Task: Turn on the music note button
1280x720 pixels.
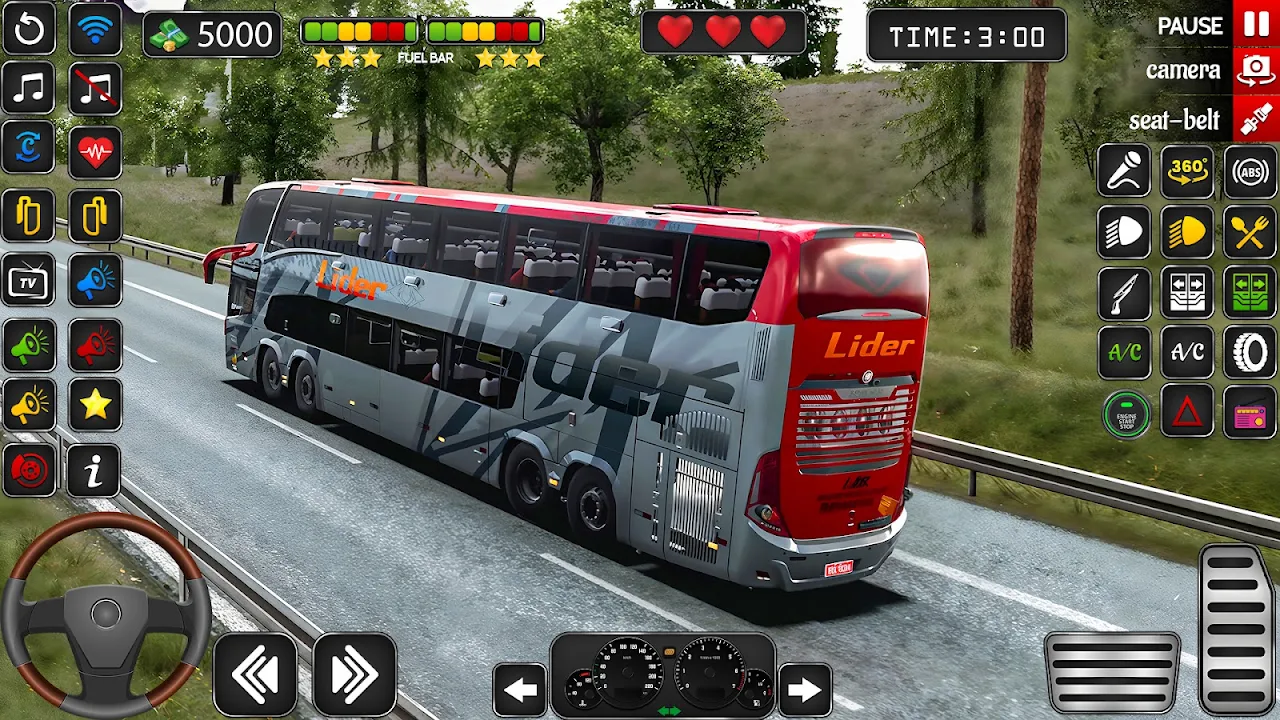Action: point(29,88)
